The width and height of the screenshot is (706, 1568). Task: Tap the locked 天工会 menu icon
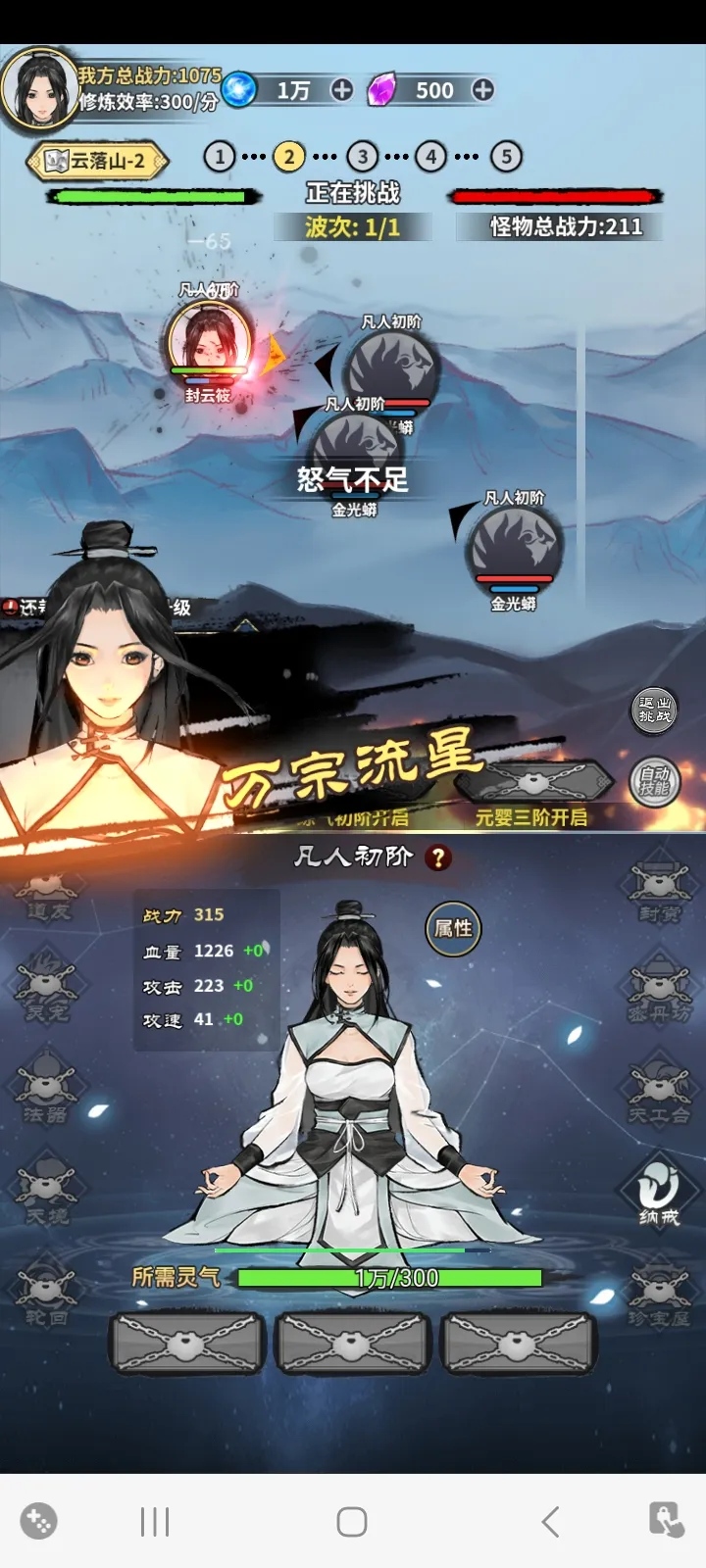click(x=659, y=1092)
